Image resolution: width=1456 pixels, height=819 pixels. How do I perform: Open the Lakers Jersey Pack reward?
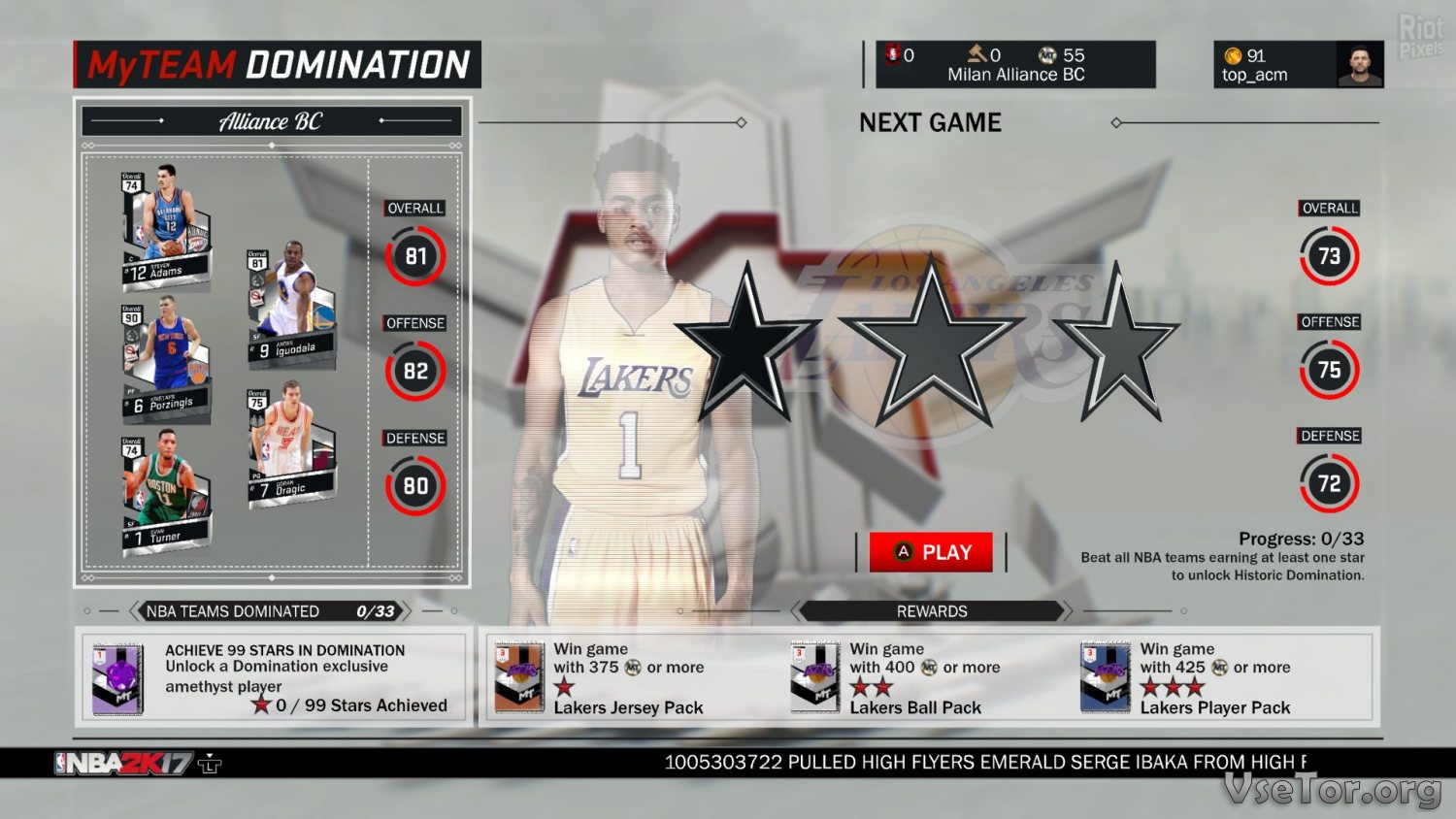[x=519, y=677]
